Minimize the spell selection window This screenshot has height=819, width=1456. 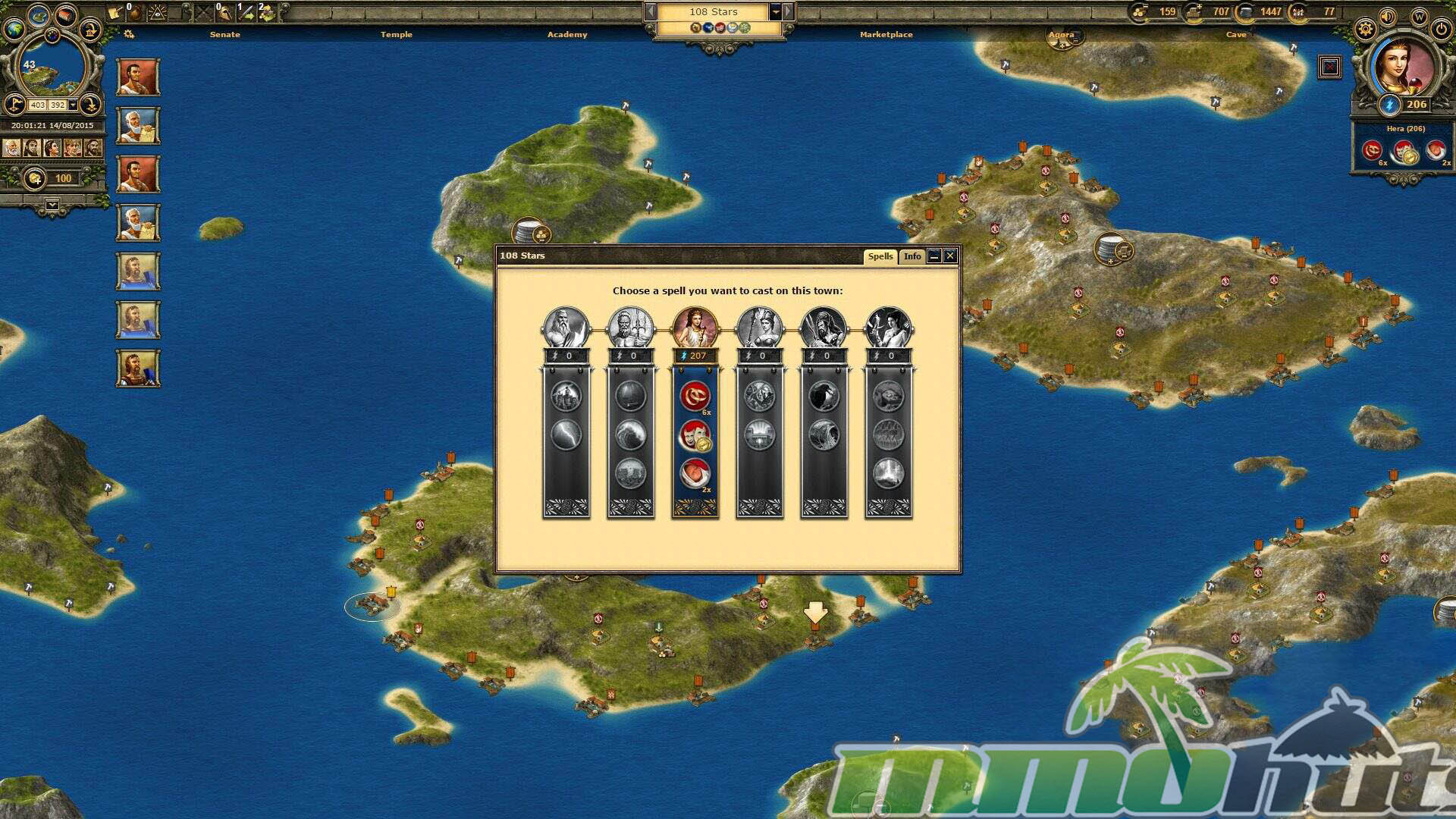pyautogui.click(x=934, y=256)
